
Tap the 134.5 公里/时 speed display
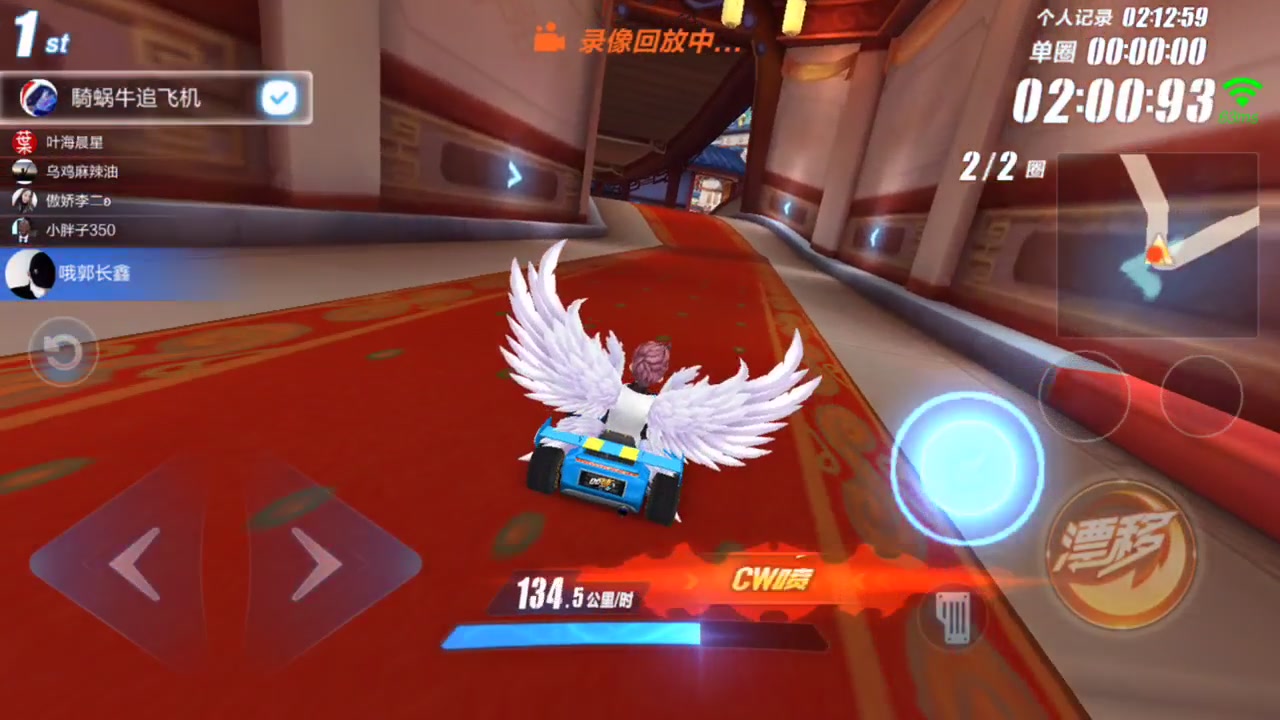point(575,595)
